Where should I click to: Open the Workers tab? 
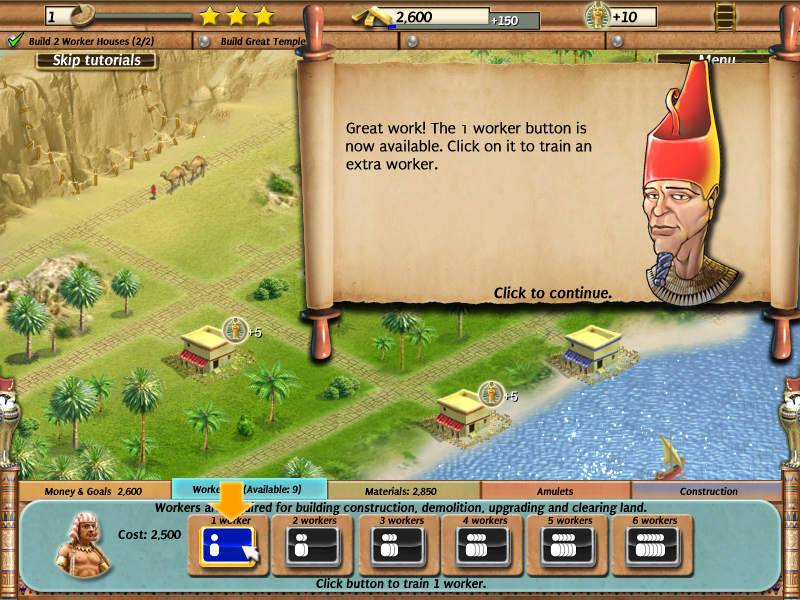249,490
